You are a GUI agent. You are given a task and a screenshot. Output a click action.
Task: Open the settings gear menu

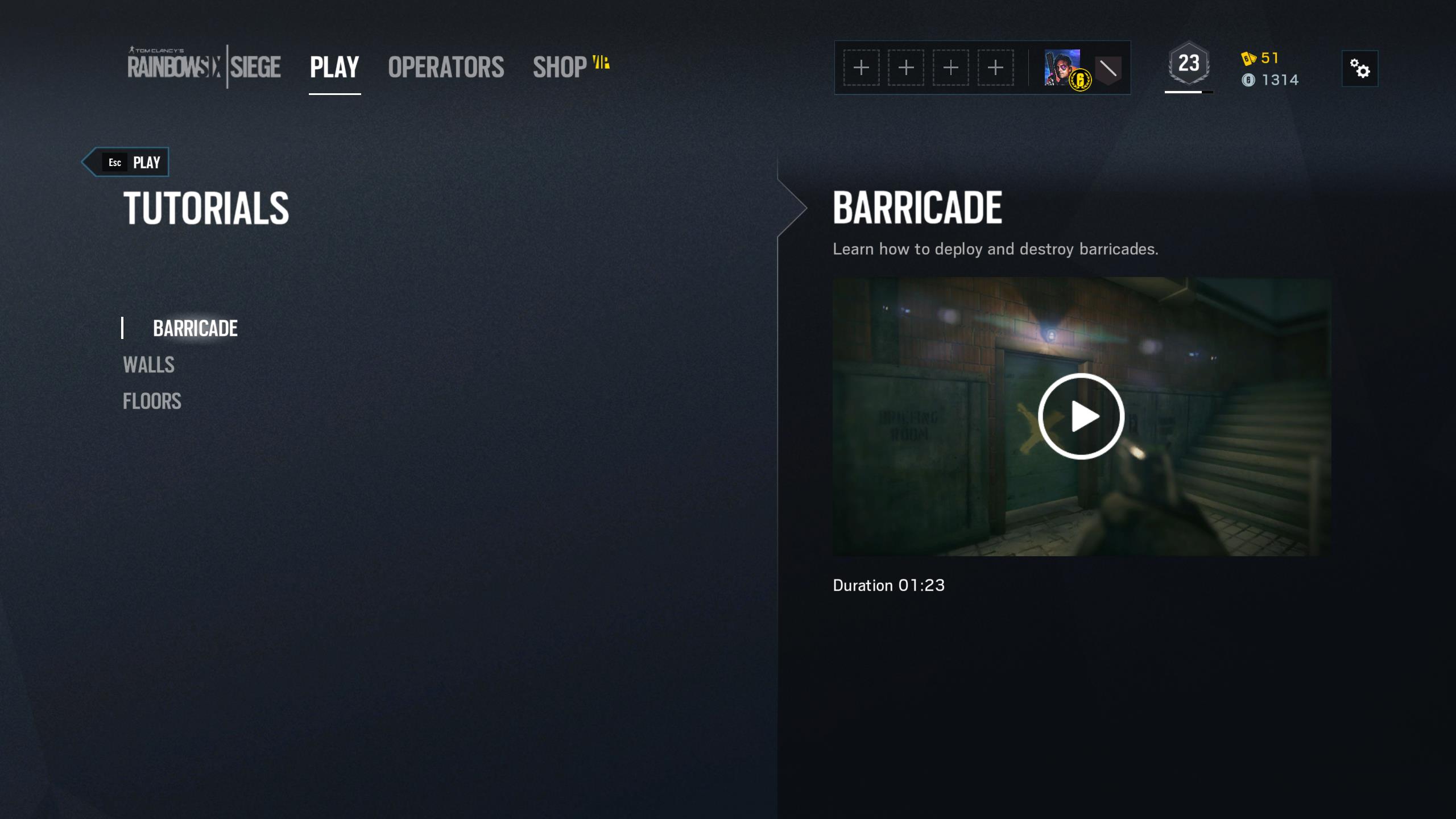pos(1360,68)
